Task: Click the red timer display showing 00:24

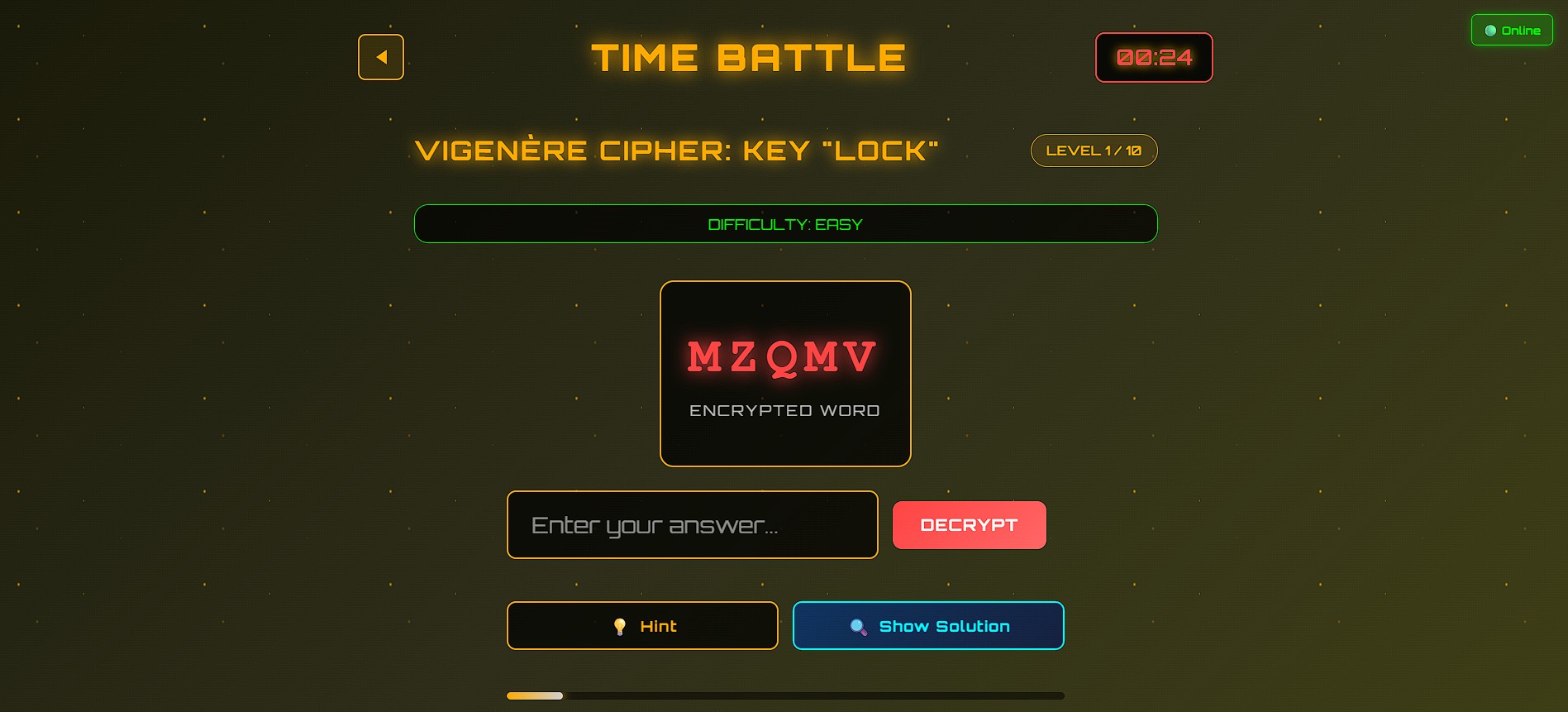Action: click(x=1153, y=58)
